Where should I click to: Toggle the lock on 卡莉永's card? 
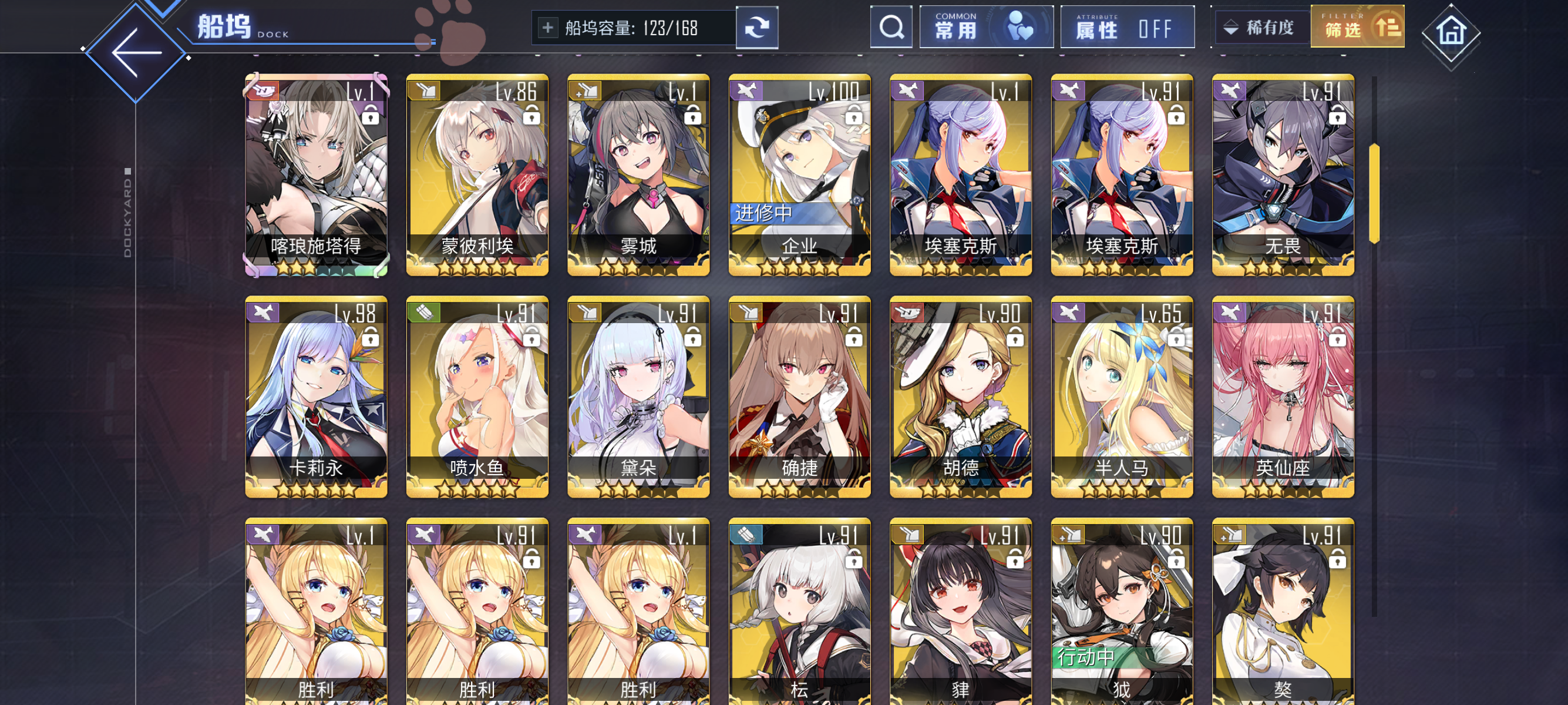pos(372,340)
